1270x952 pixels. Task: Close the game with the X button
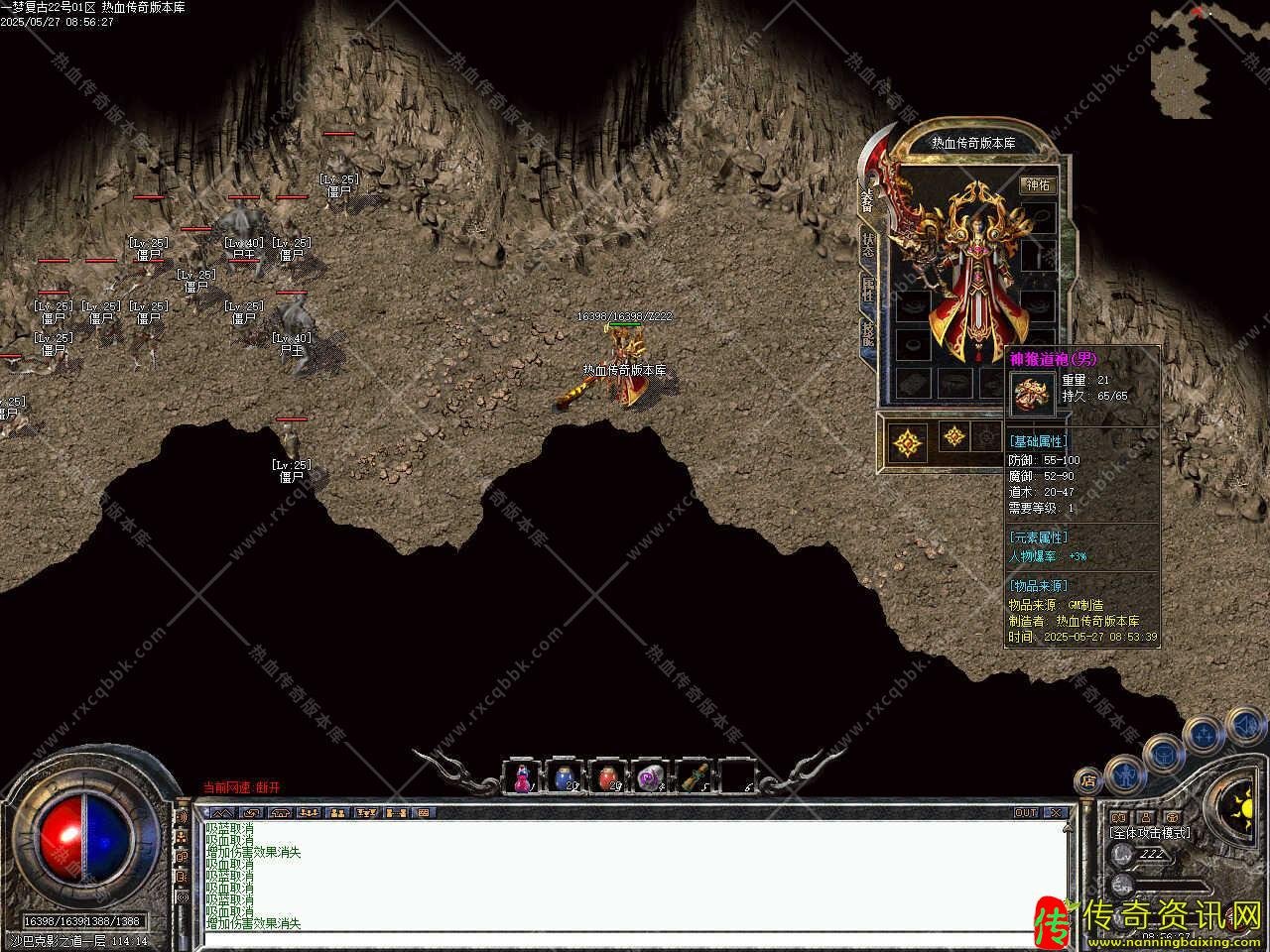1057,812
